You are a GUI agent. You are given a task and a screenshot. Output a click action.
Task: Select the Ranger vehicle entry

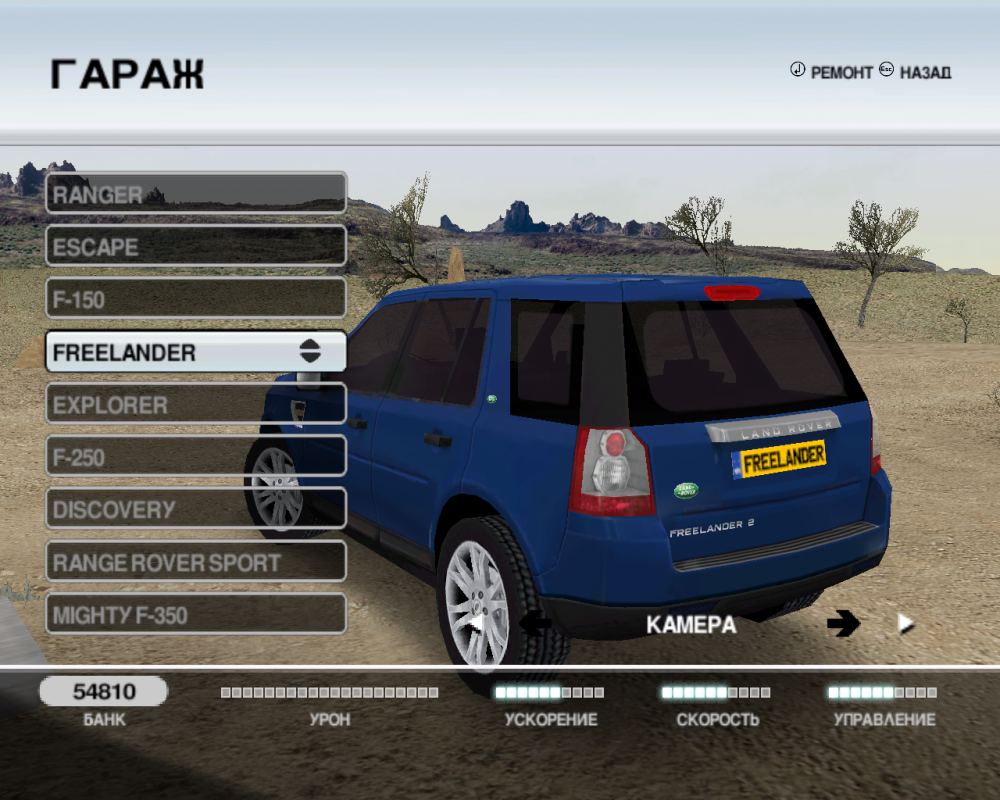[x=195, y=193]
